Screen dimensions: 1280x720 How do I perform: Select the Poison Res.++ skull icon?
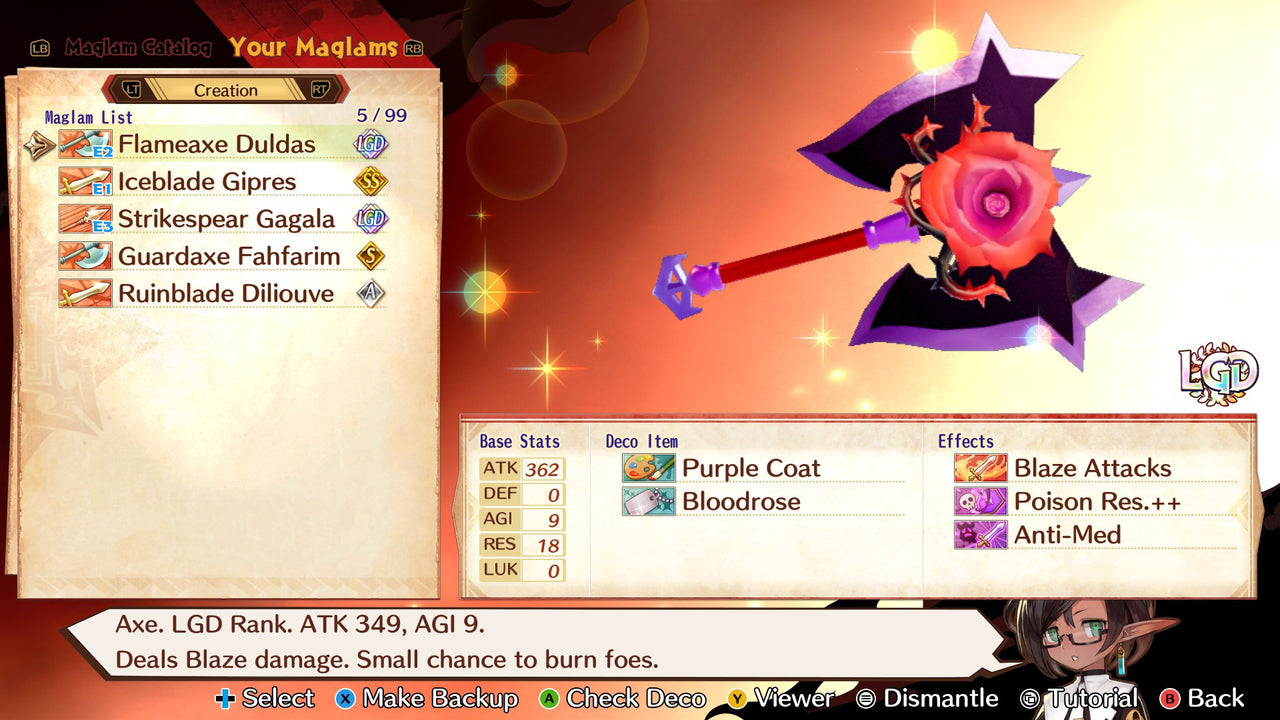click(981, 501)
